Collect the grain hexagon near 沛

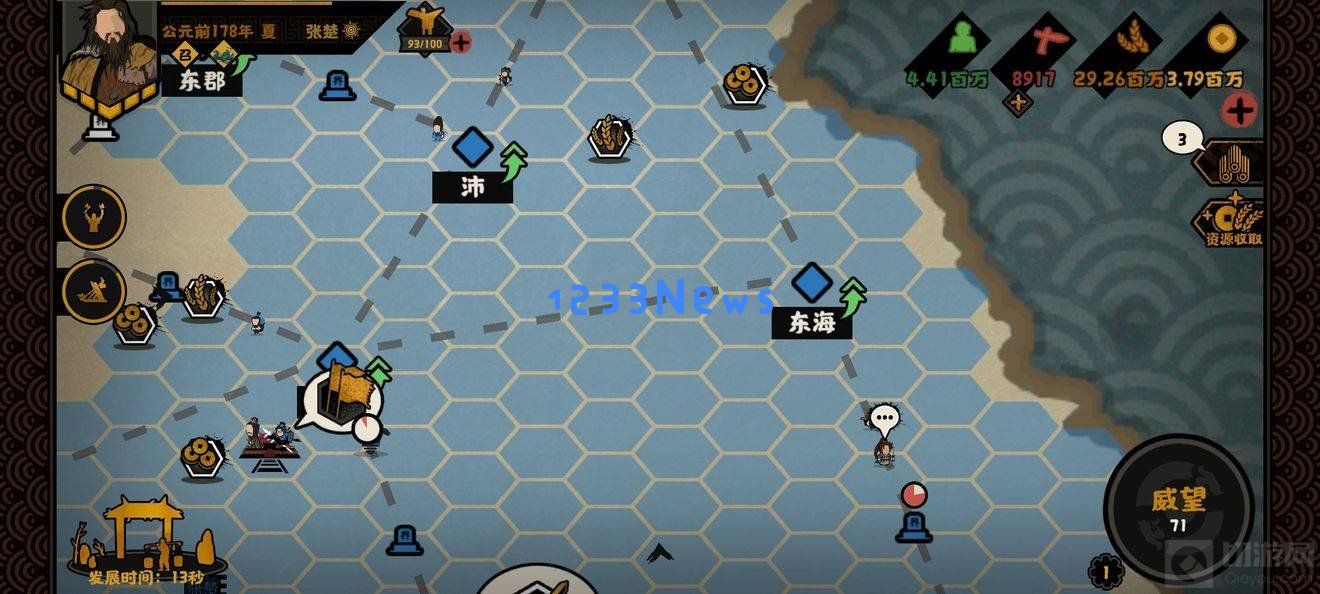click(x=609, y=138)
